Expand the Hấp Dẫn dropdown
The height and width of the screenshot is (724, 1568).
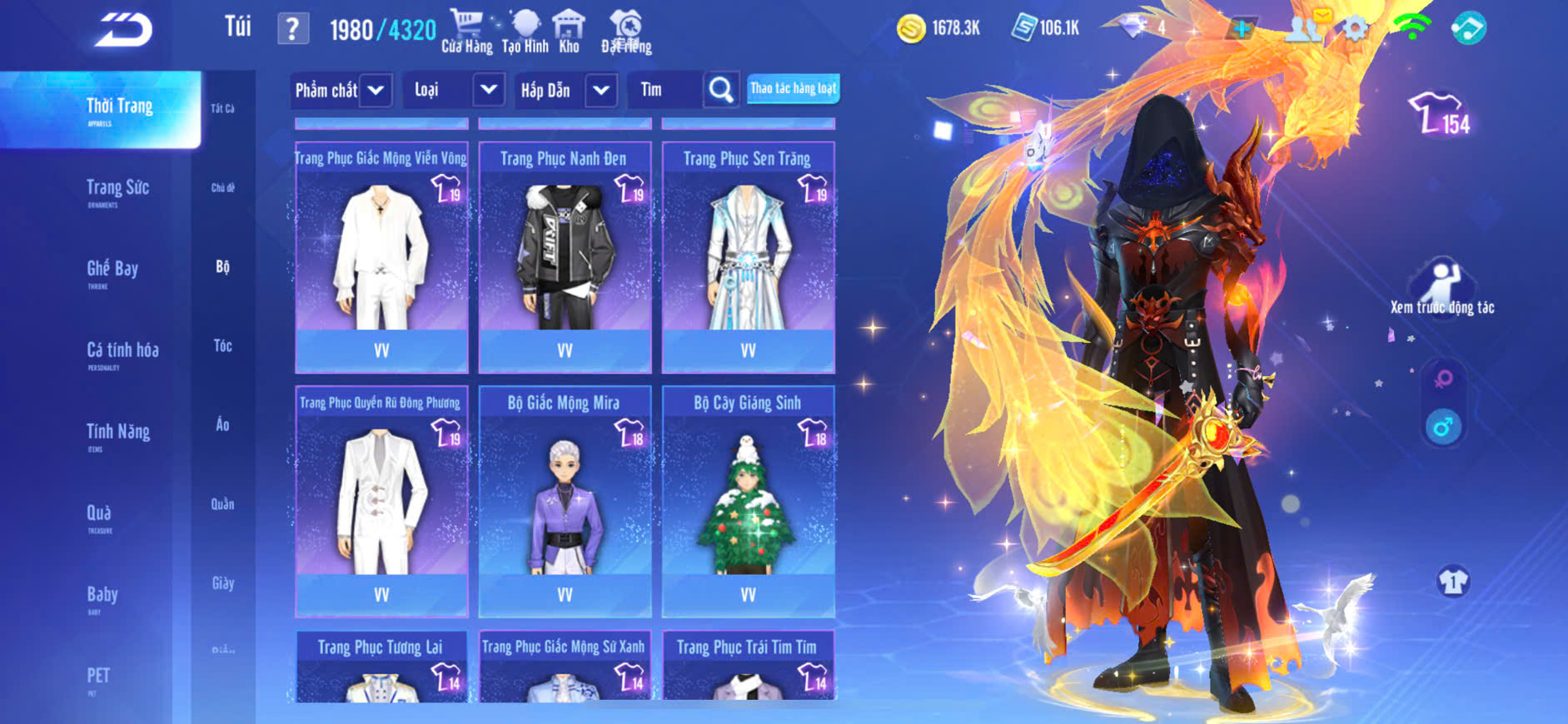[x=600, y=90]
